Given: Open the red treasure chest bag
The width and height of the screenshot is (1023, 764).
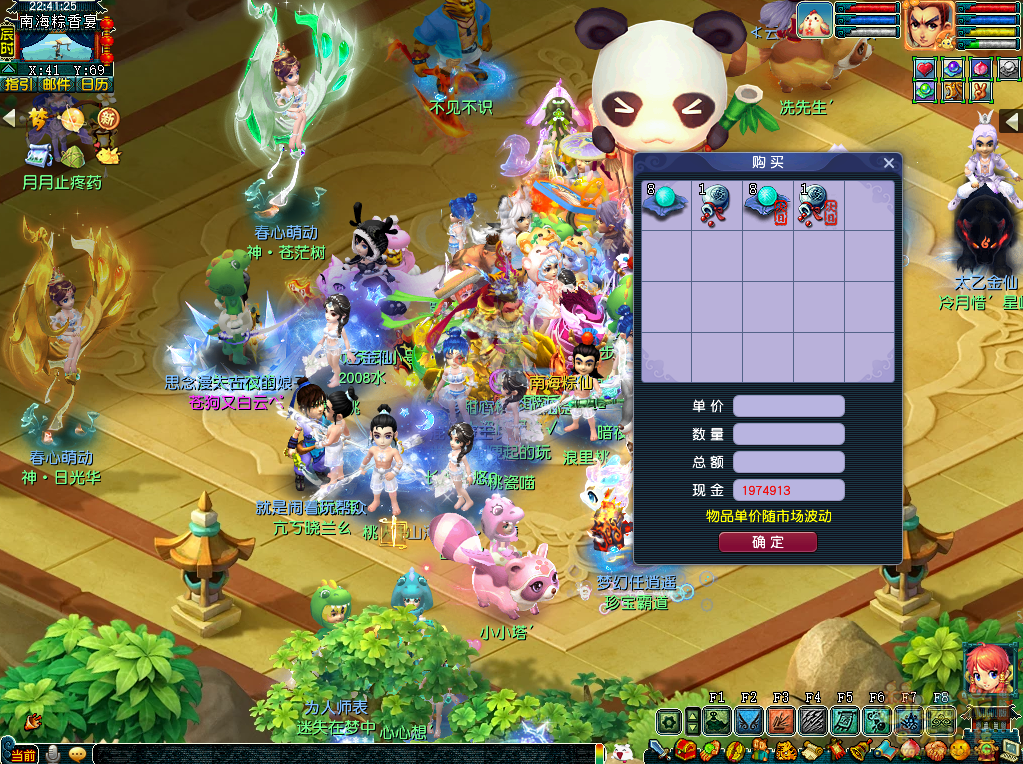Looking at the screenshot, I should [685, 751].
